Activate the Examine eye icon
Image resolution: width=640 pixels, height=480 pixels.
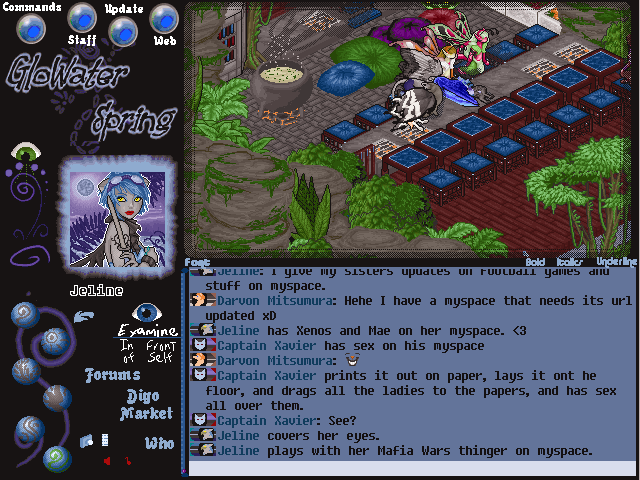(x=148, y=312)
